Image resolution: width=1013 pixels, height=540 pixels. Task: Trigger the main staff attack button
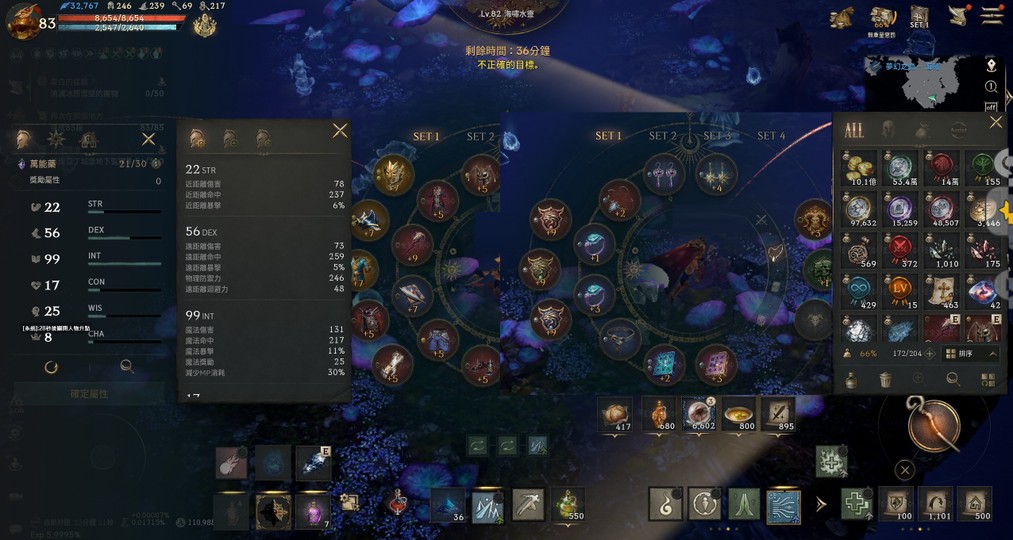[933, 423]
